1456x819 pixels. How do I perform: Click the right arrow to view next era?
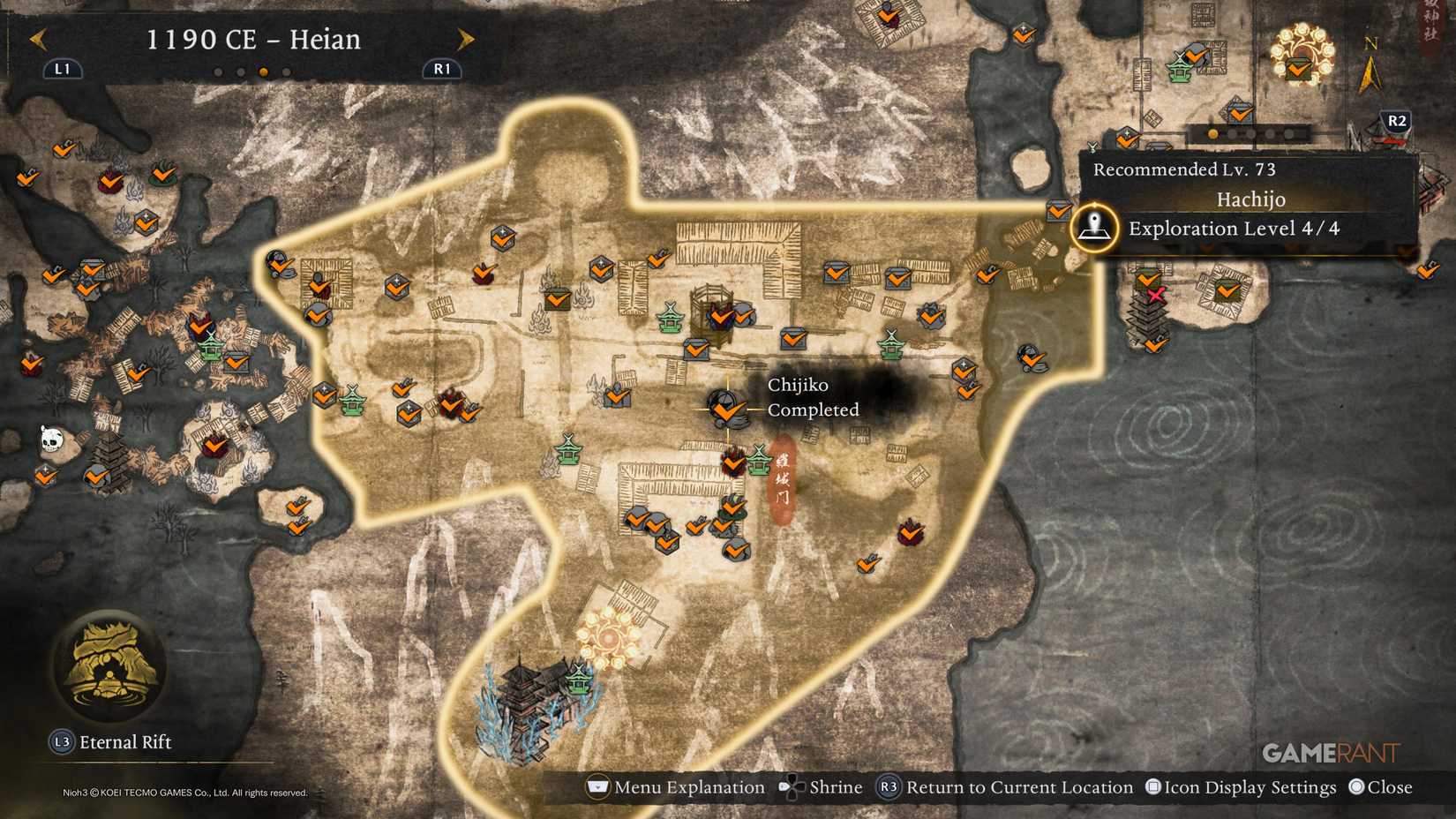click(465, 39)
